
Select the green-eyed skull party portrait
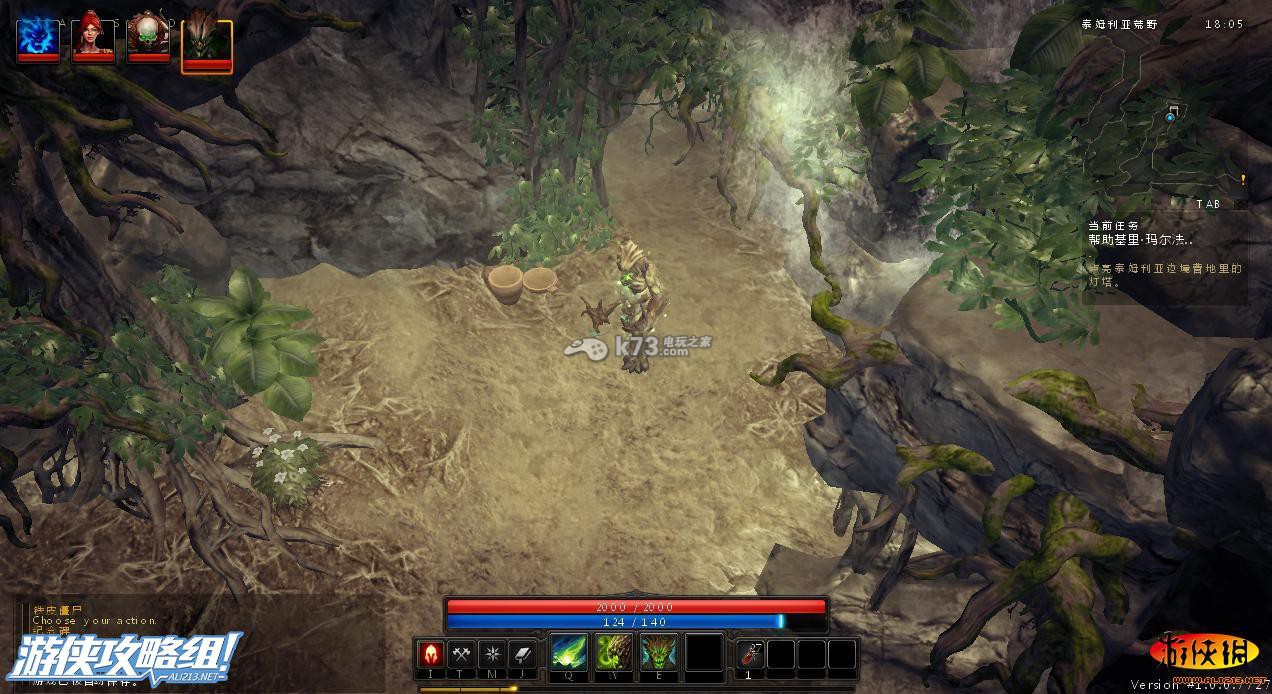148,39
